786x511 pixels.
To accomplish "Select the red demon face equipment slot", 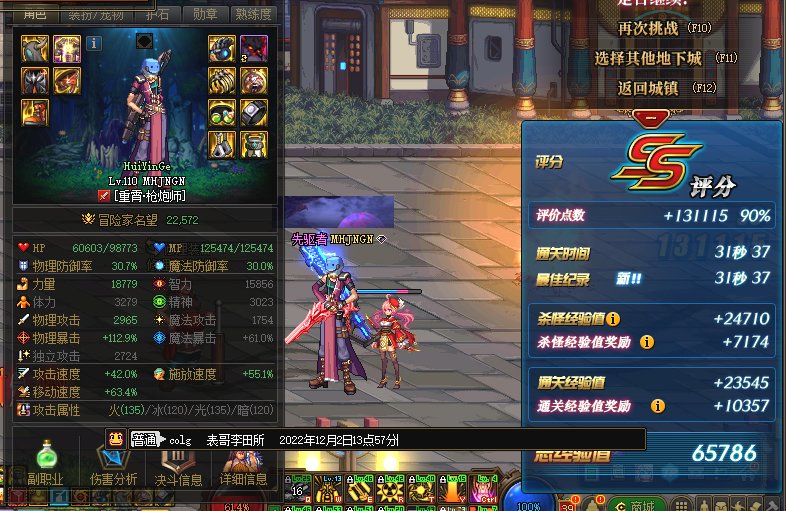I will point(254,47).
